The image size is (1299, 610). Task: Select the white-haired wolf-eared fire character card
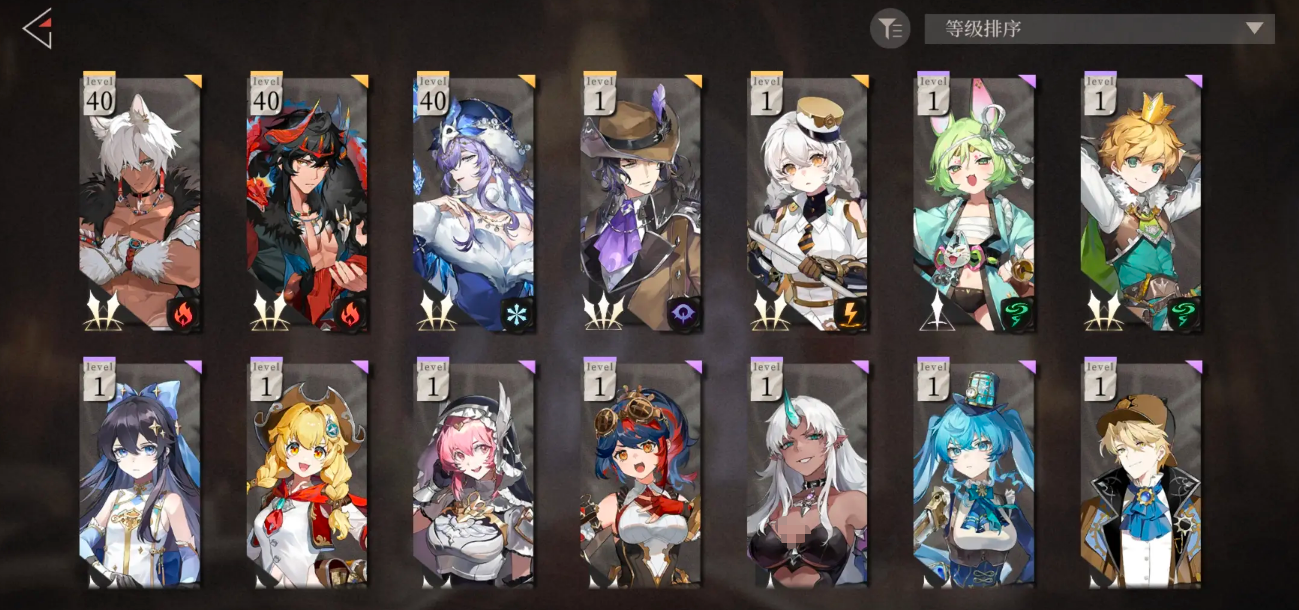tap(140, 203)
